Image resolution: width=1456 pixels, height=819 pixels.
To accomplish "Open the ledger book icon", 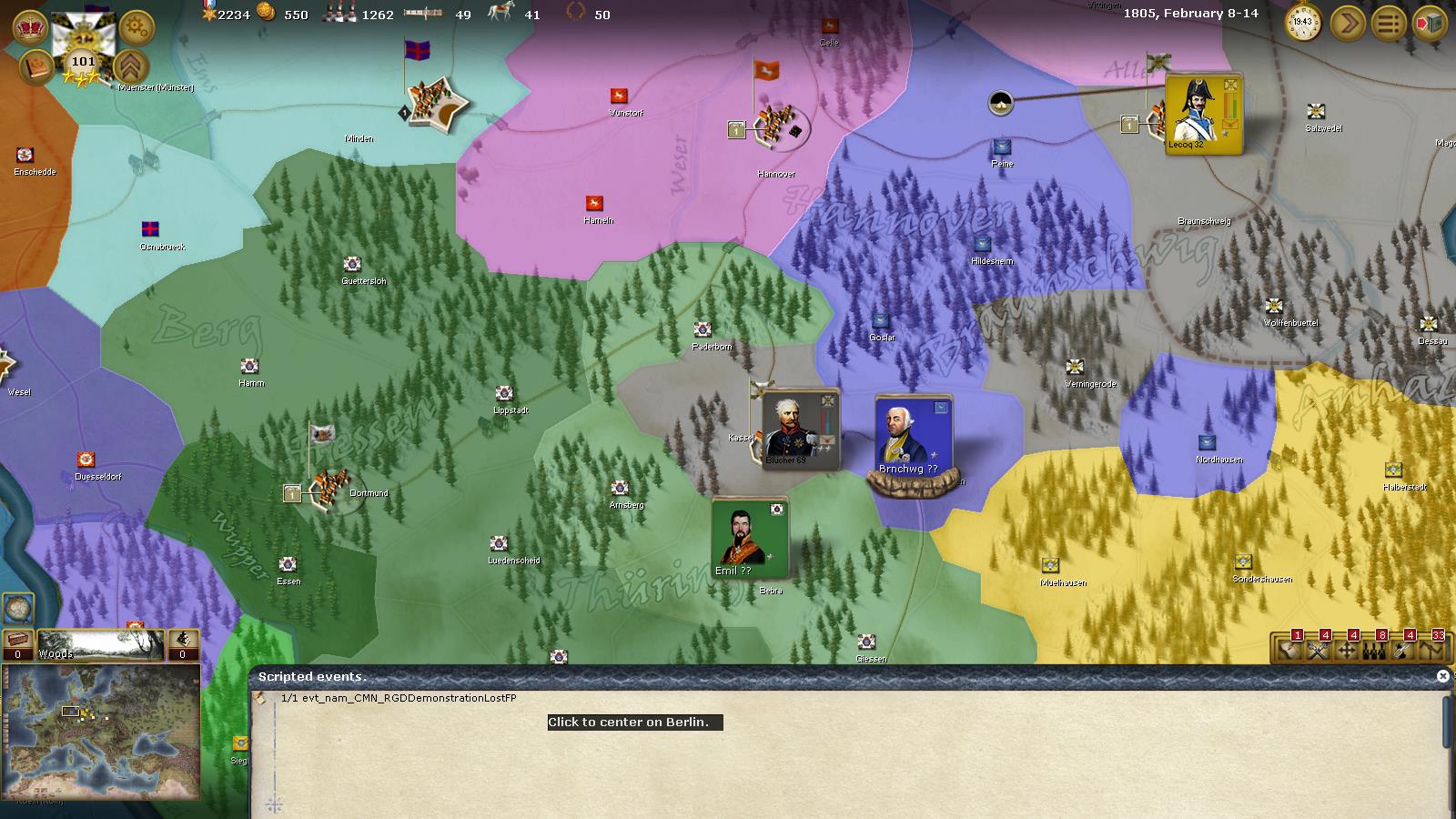I will 35,67.
